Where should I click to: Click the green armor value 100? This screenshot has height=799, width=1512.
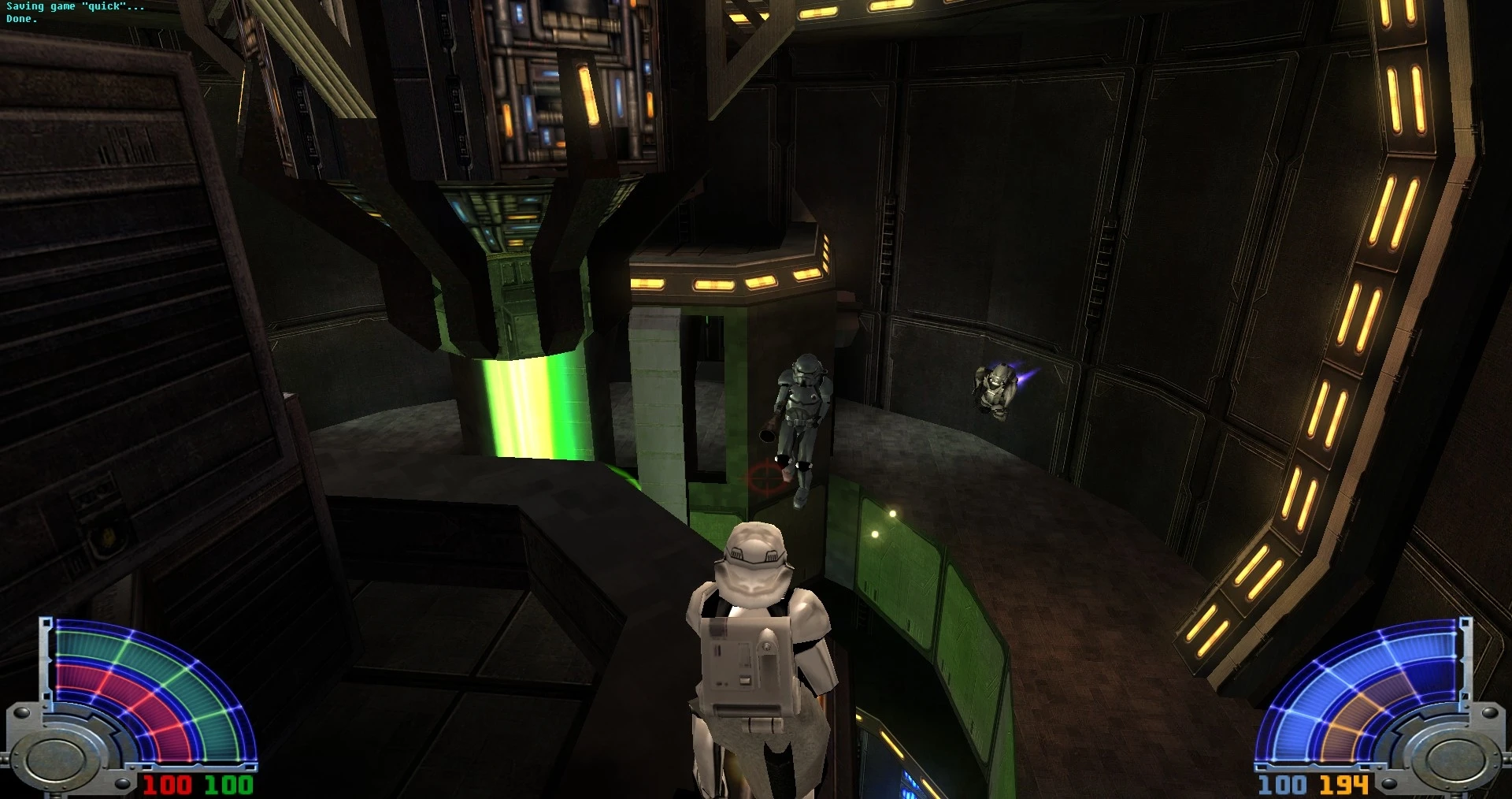(x=228, y=786)
